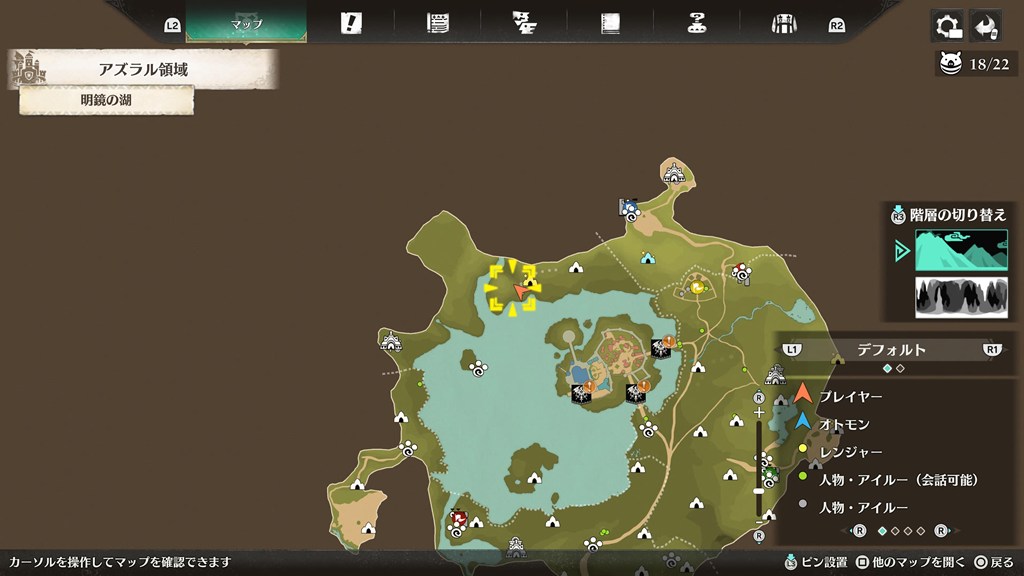Image resolution: width=1024 pixels, height=576 pixels.
Task: Zoom in with the plus sign
Action: [759, 412]
